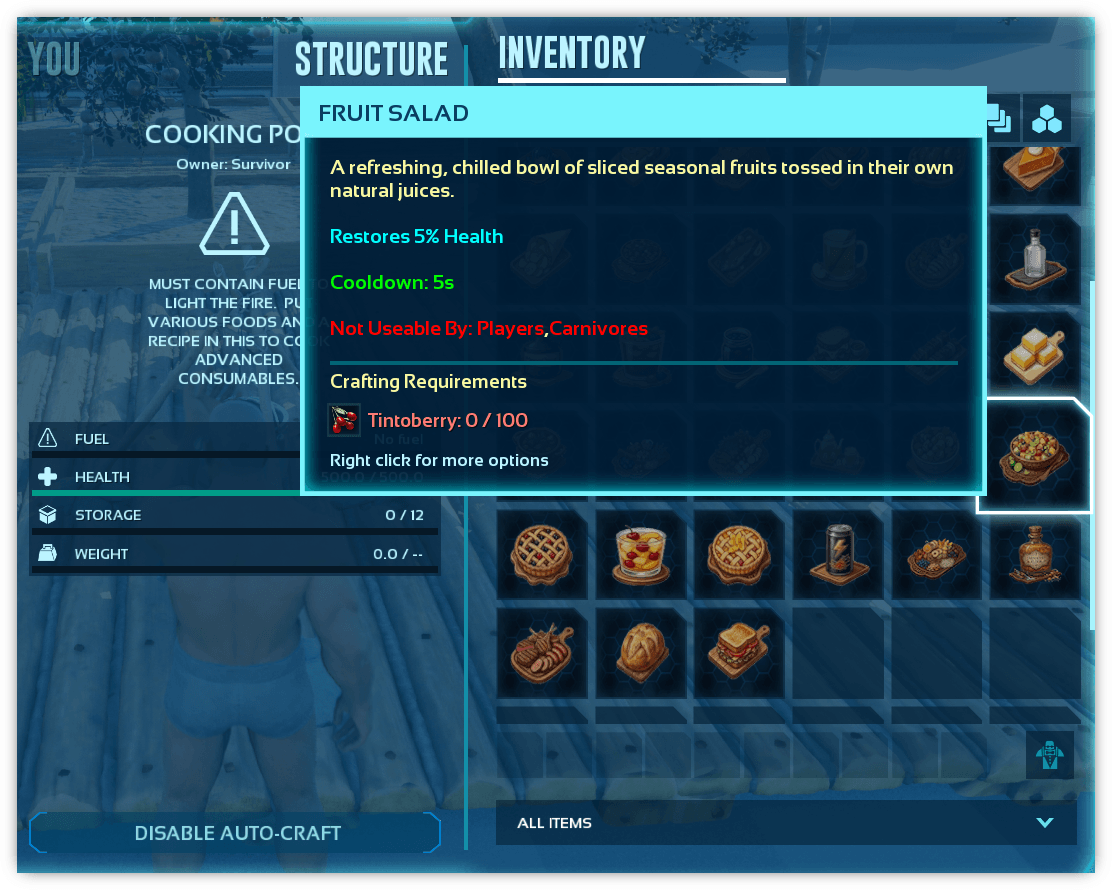1112x890 pixels.
Task: Click the Disable Auto-Craft button
Action: [x=237, y=833]
